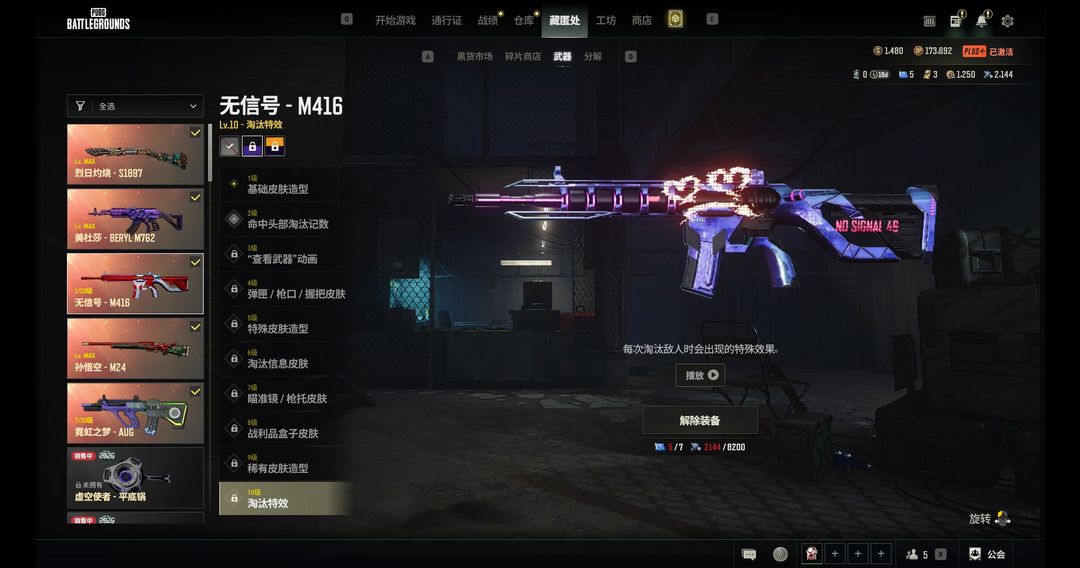Select the 虚空使者 平底锅 item
1080x568 pixels.
pos(135,477)
